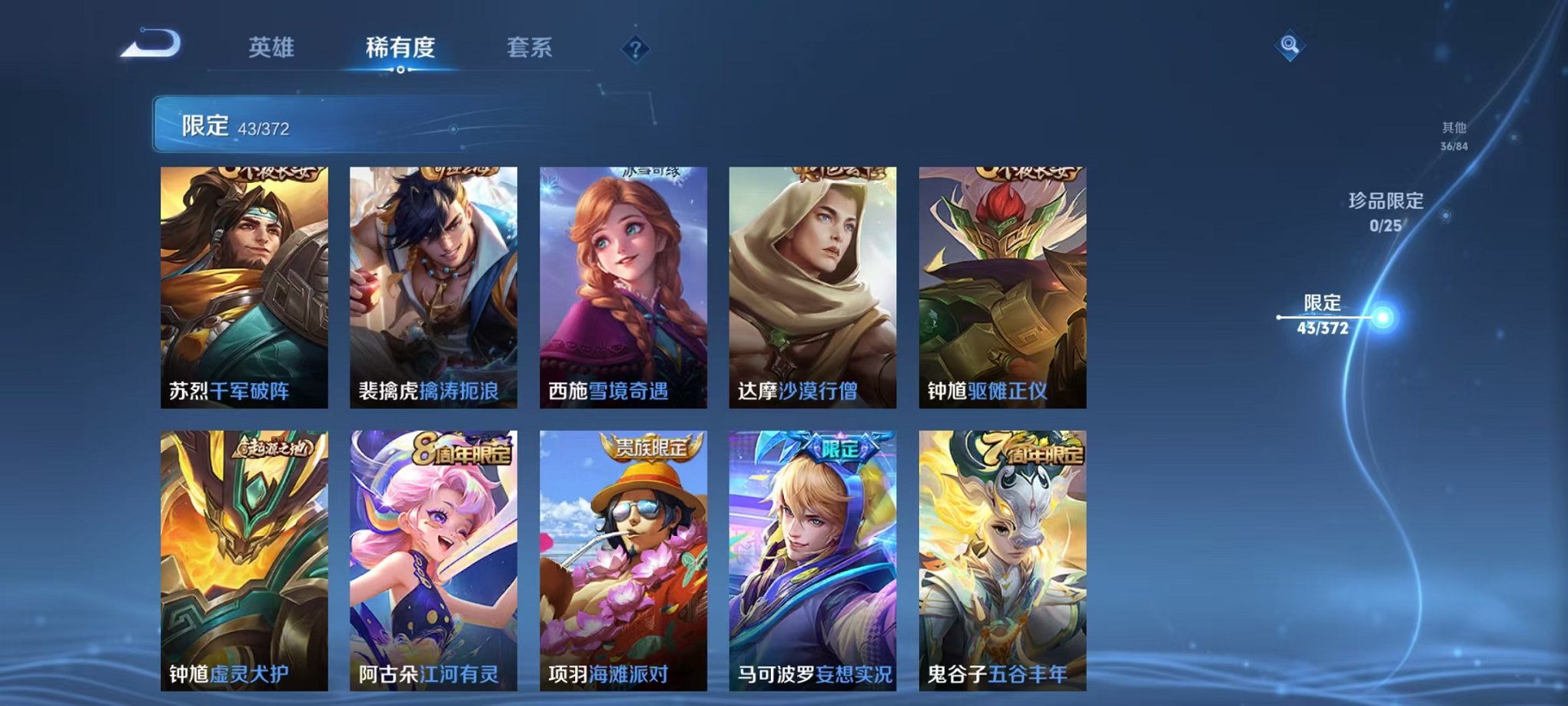1568x706 pixels.
Task: Open the help question mark icon
Action: [635, 49]
